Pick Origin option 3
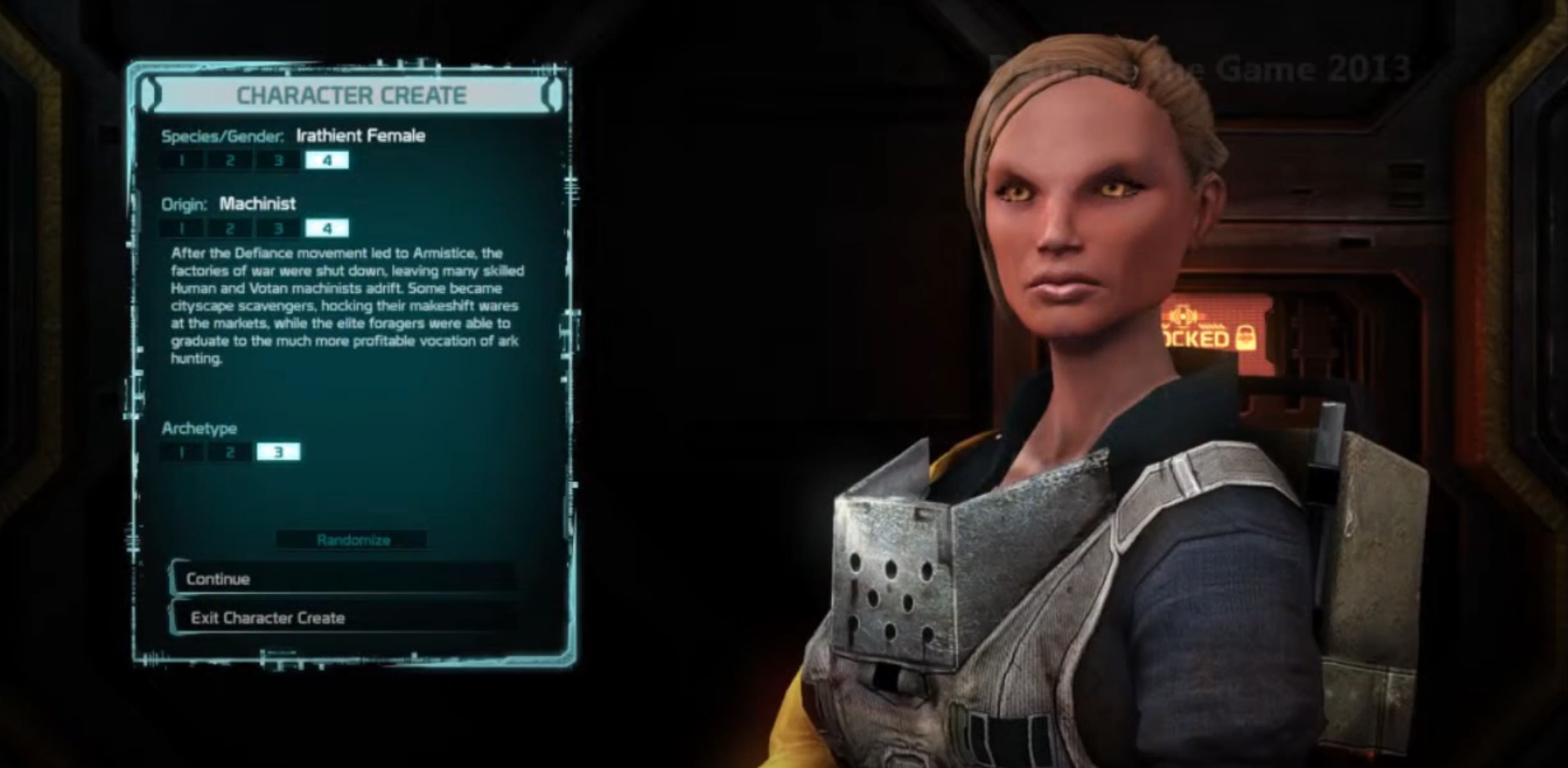This screenshot has height=768, width=1568. point(278,229)
